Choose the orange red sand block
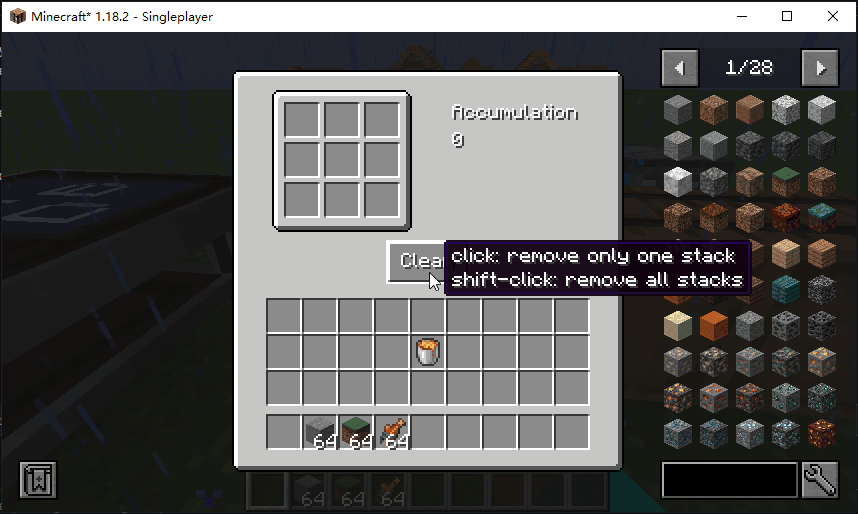The image size is (858, 514). [x=715, y=325]
